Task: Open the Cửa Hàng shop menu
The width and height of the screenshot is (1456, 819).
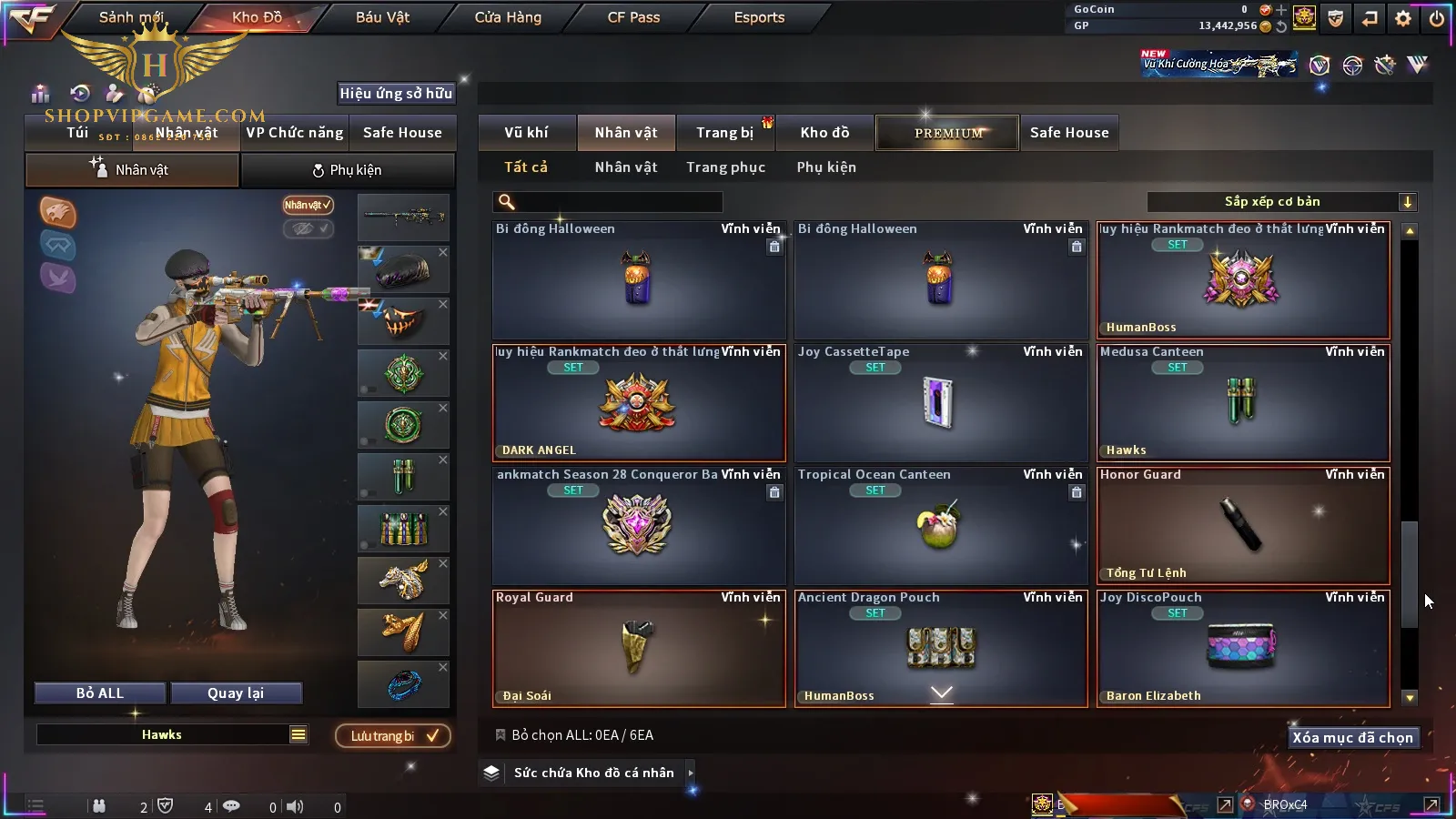Action: [x=508, y=17]
